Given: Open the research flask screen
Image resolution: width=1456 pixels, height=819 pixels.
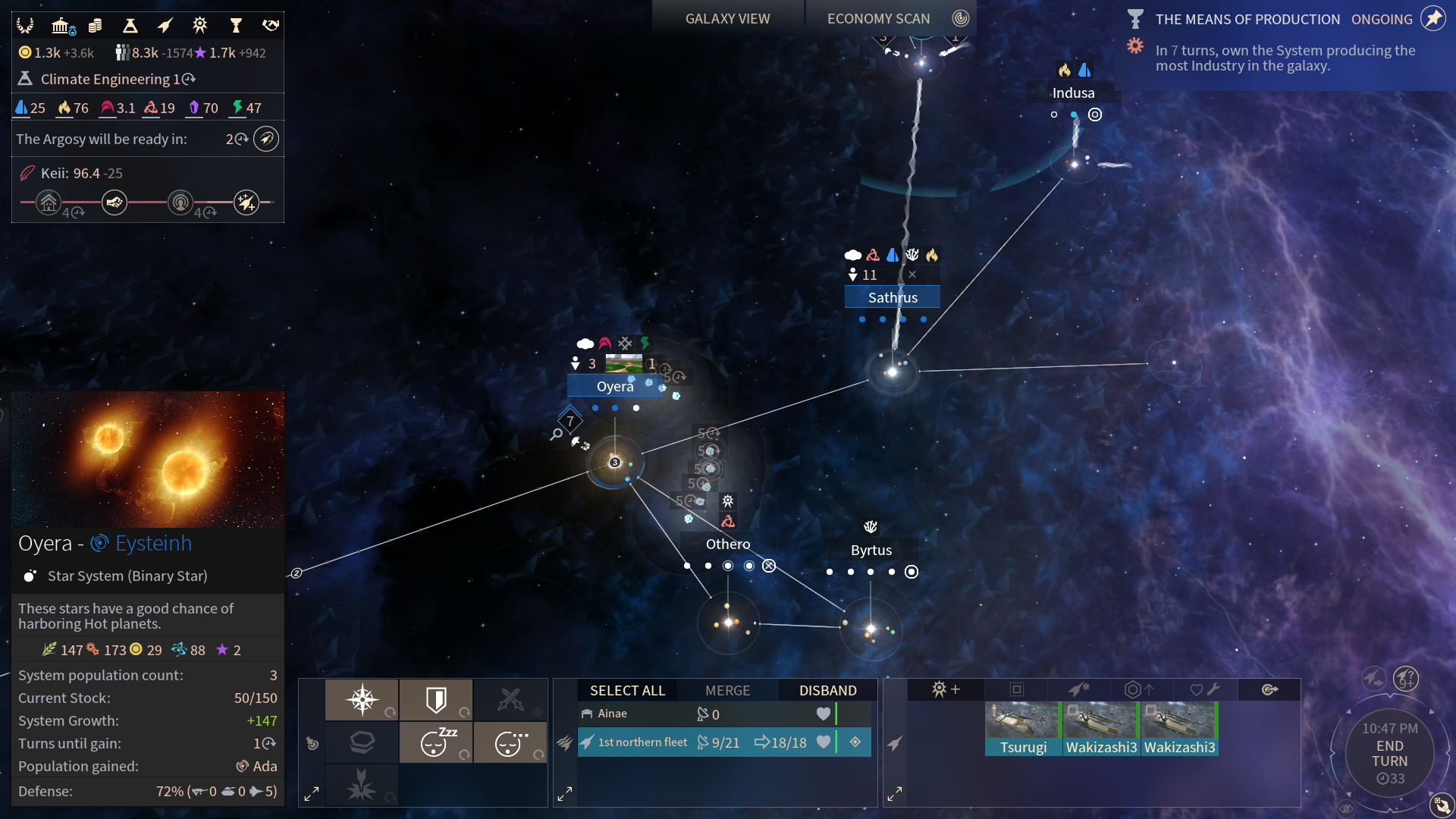Looking at the screenshot, I should click(x=130, y=27).
